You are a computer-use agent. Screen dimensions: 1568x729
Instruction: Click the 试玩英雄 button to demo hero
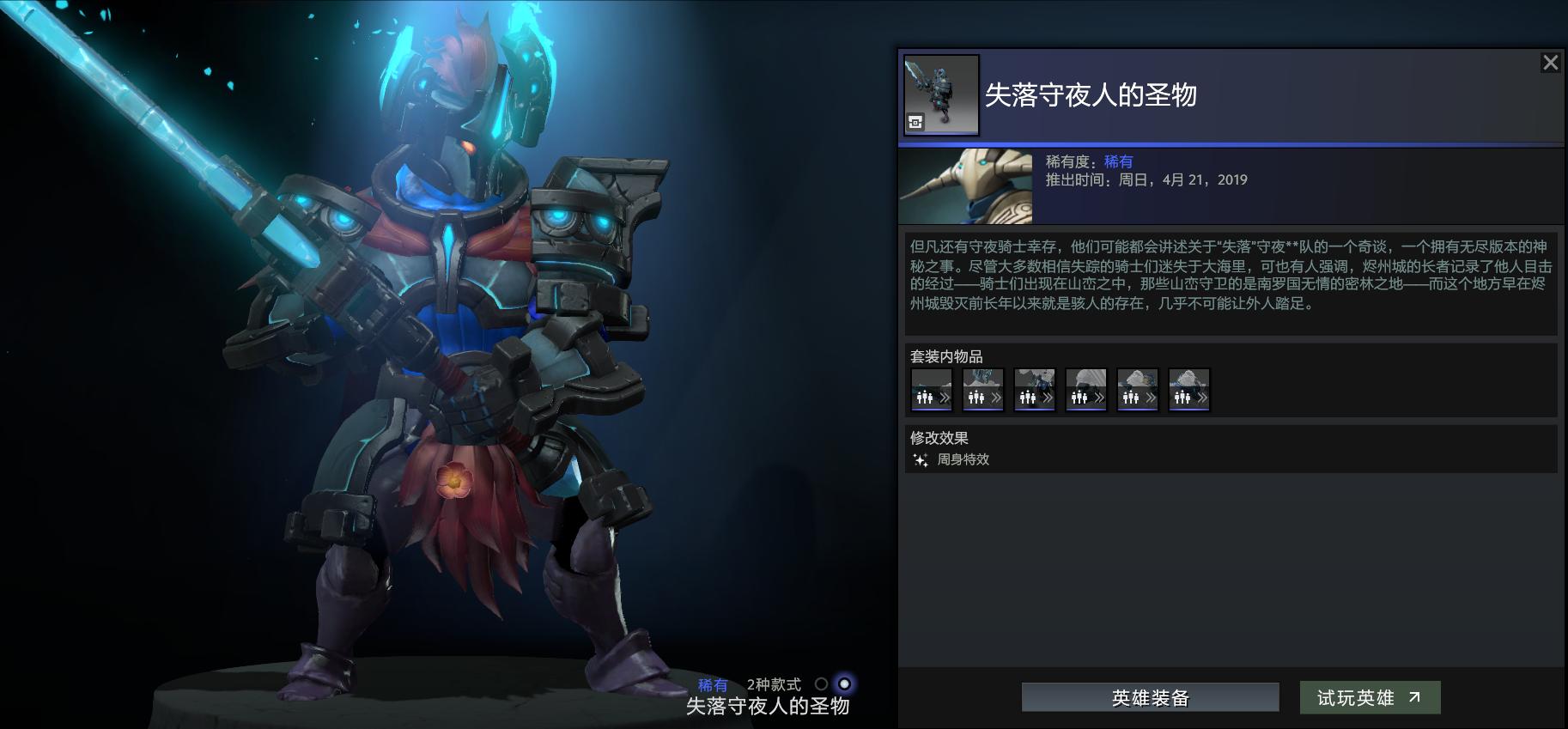pos(1370,697)
